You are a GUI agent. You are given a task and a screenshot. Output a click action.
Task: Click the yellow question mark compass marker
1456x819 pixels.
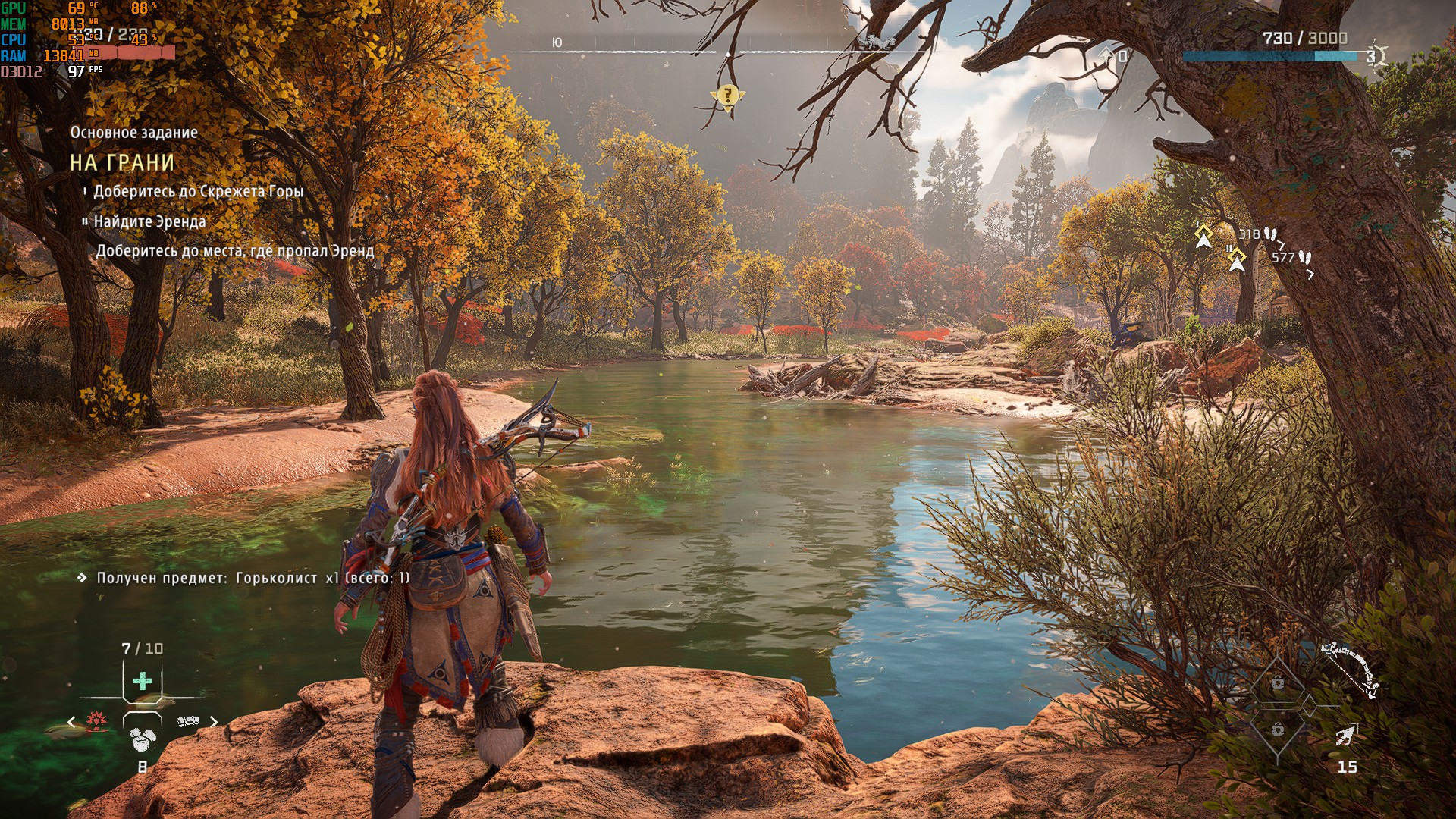(x=727, y=96)
